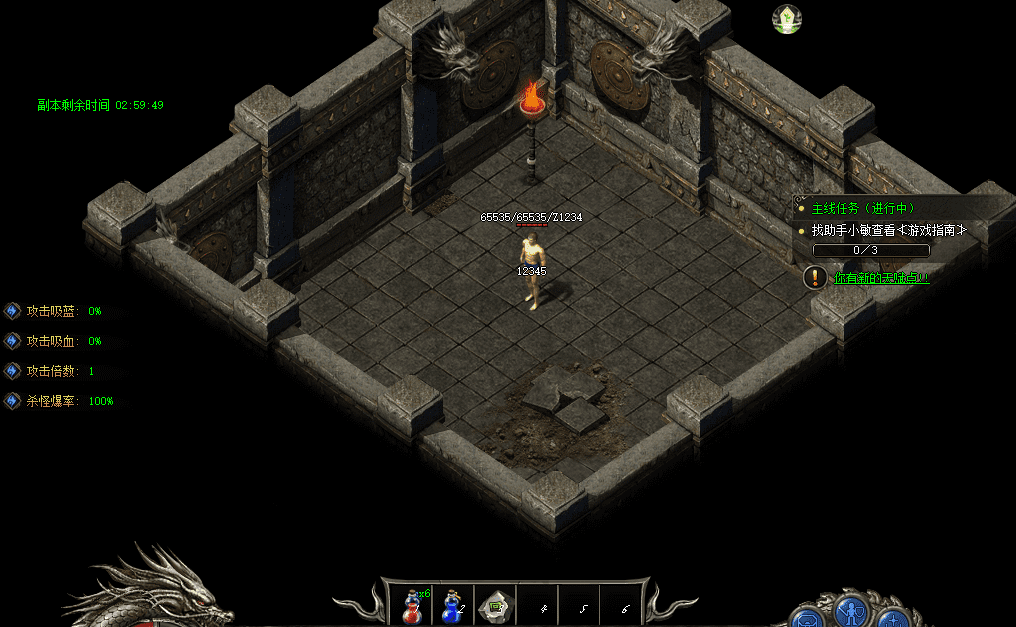The image size is (1016, 627).
Task: Click the orange exclamation alert icon
Action: pyautogui.click(x=816, y=277)
